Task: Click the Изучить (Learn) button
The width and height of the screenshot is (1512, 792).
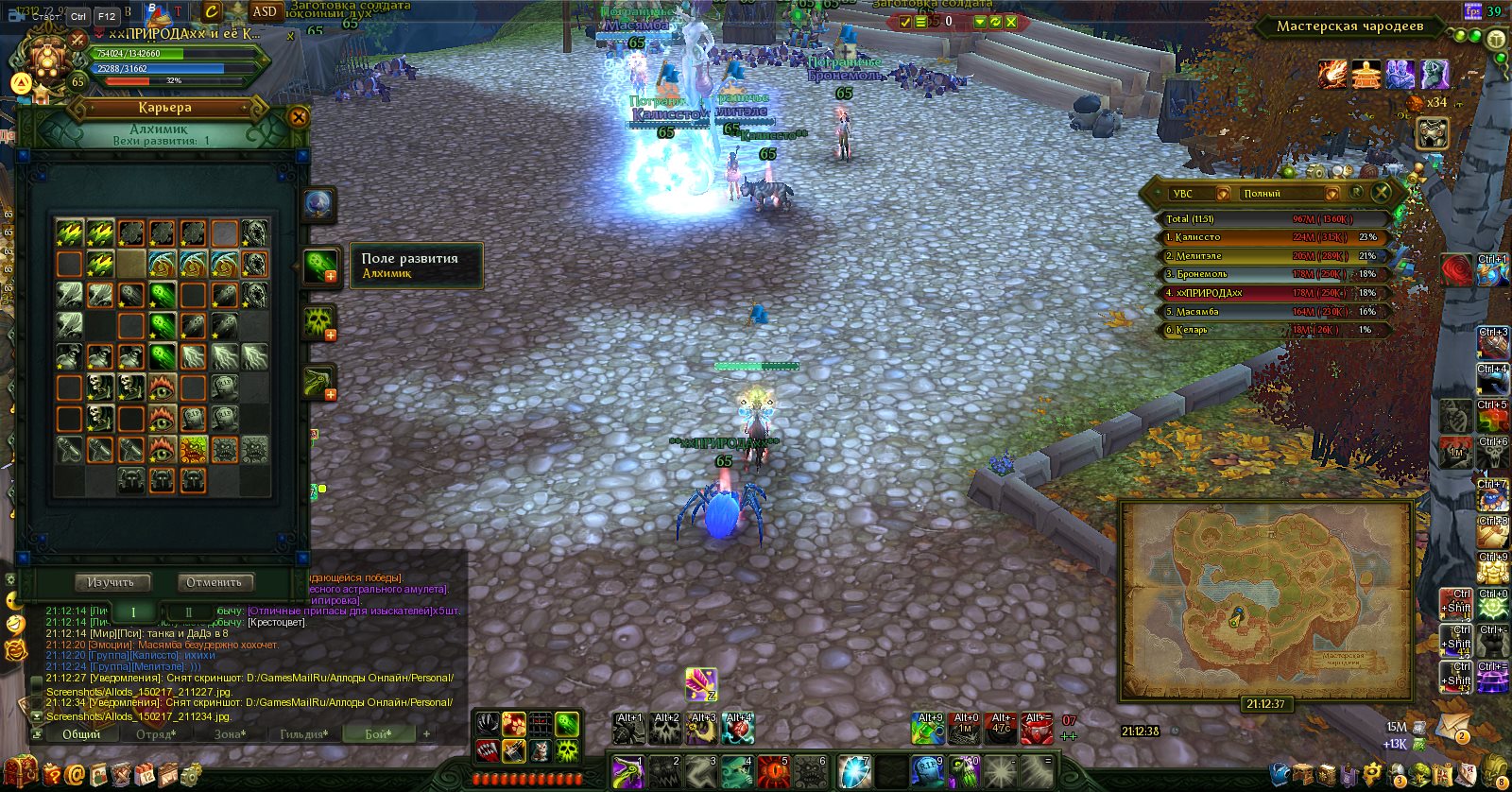Action: [112, 582]
